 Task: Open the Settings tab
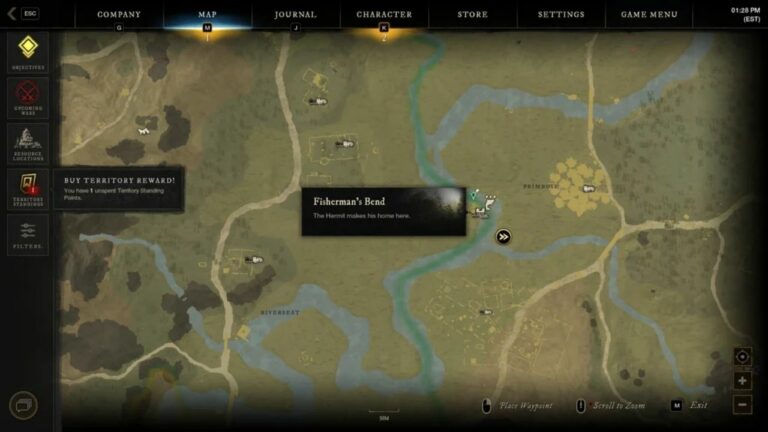click(x=561, y=15)
